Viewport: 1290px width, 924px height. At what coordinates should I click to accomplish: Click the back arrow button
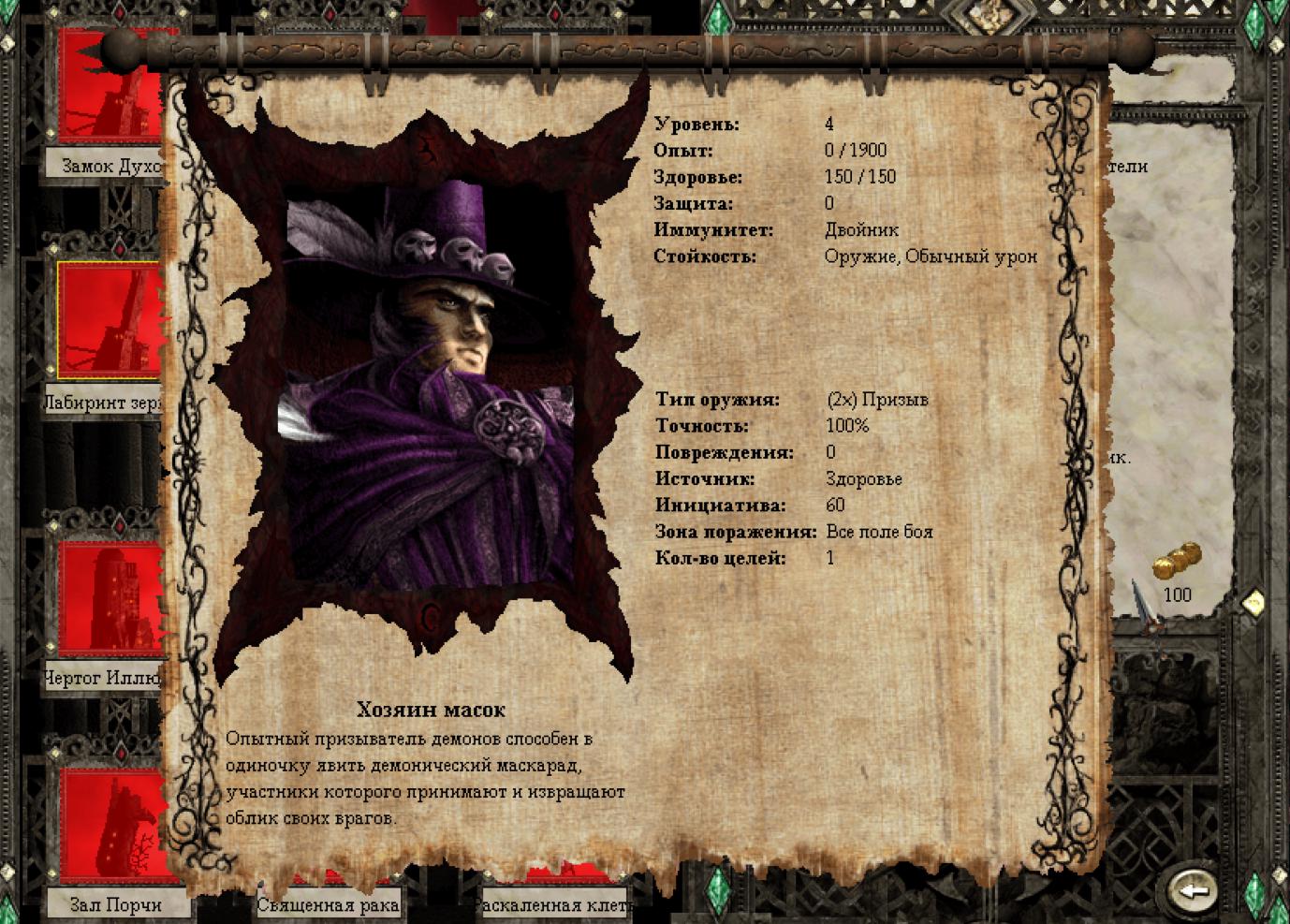1192,890
